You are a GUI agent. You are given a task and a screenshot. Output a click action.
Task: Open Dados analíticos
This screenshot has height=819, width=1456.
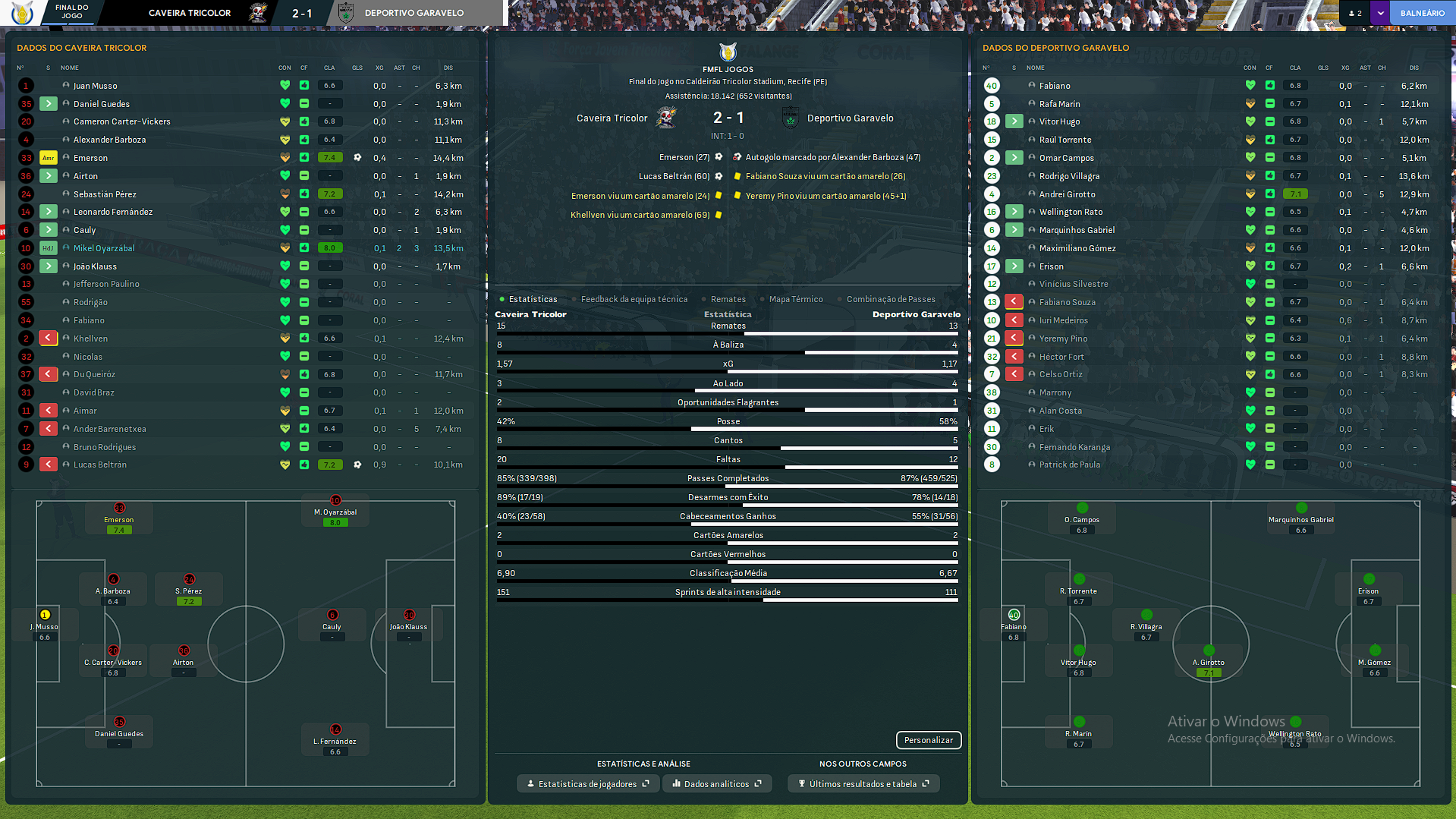click(x=716, y=784)
